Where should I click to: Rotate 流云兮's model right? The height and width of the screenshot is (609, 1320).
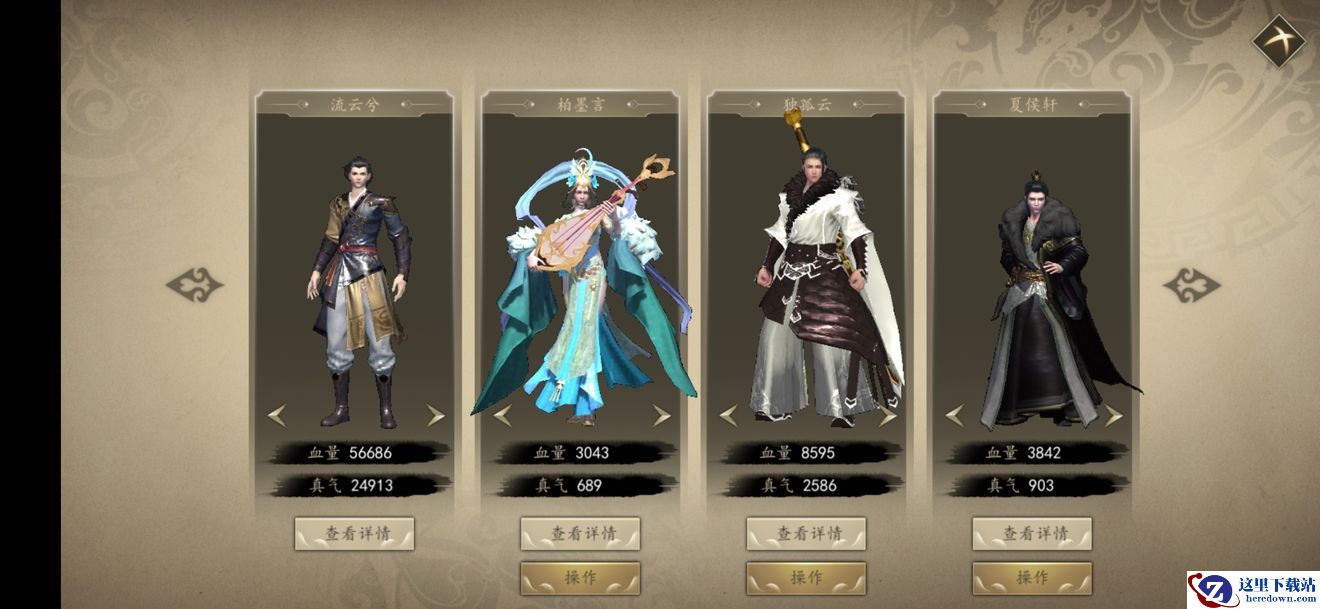pyautogui.click(x=435, y=415)
